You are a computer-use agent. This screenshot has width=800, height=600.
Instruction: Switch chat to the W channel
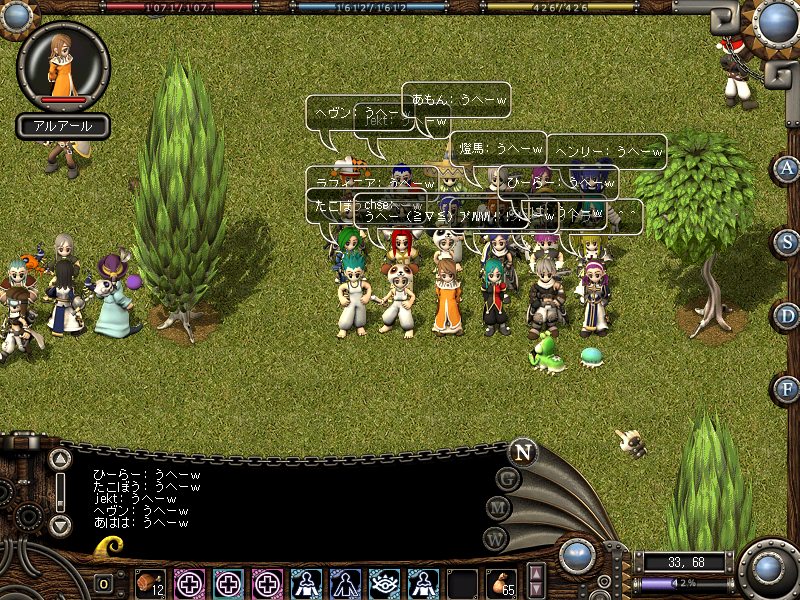[x=495, y=538]
